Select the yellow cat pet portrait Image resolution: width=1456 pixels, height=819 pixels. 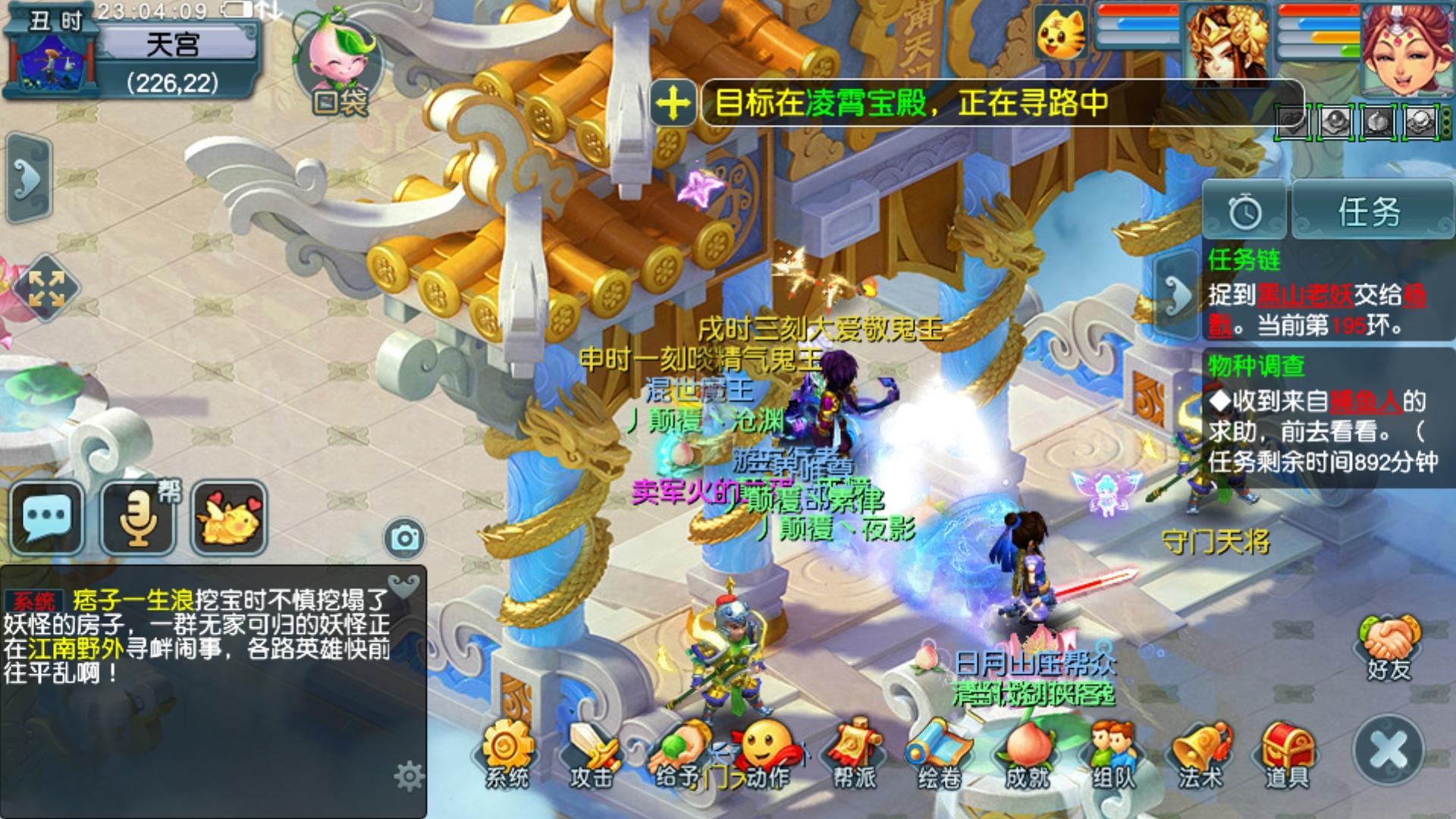pos(1060,33)
